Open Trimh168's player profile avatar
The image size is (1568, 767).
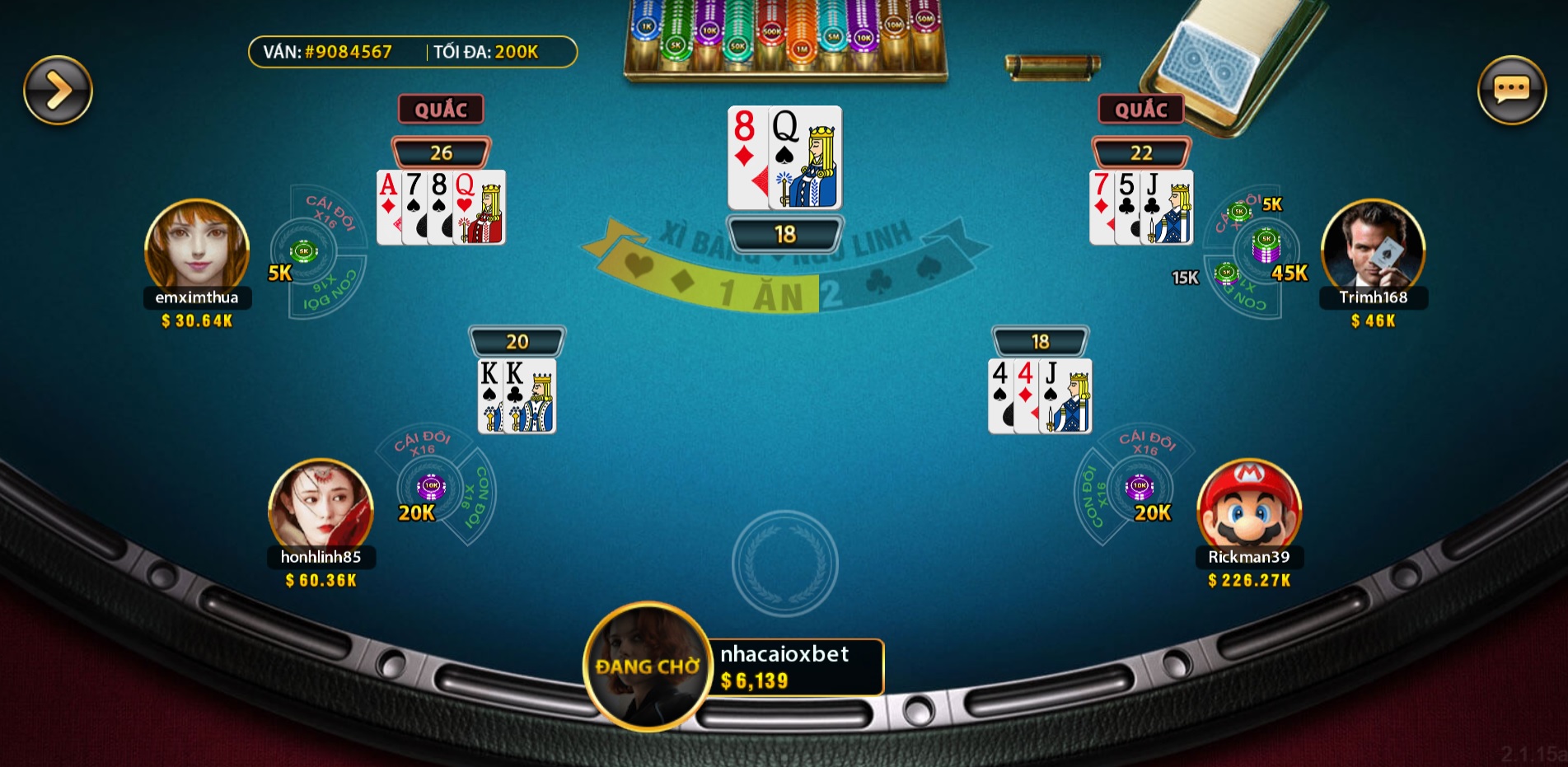(1373, 246)
